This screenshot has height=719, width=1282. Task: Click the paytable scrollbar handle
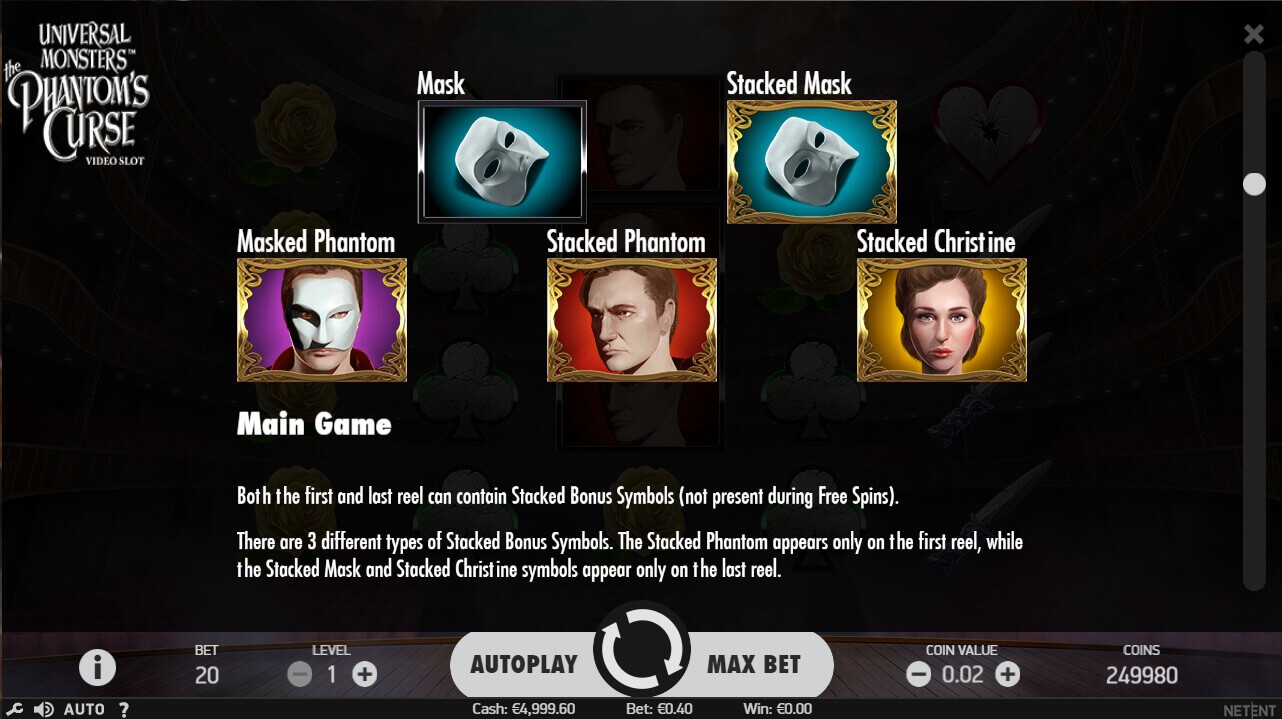pyautogui.click(x=1253, y=184)
